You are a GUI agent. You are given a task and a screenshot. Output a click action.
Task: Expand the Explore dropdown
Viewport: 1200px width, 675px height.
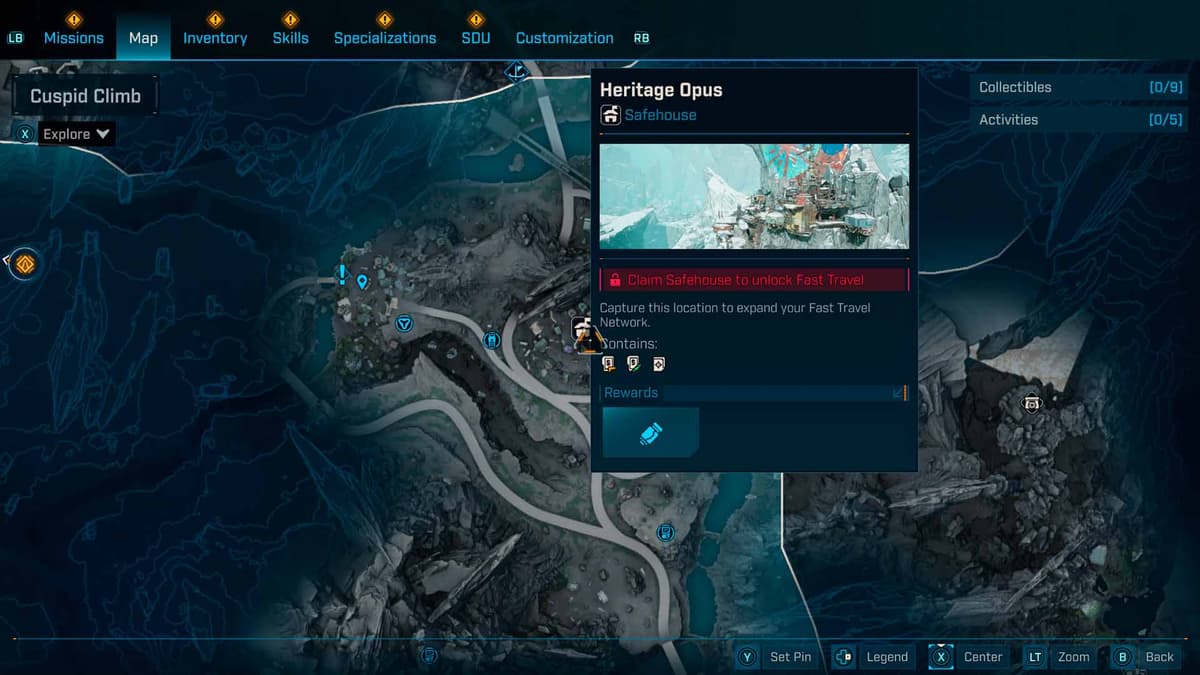point(77,134)
